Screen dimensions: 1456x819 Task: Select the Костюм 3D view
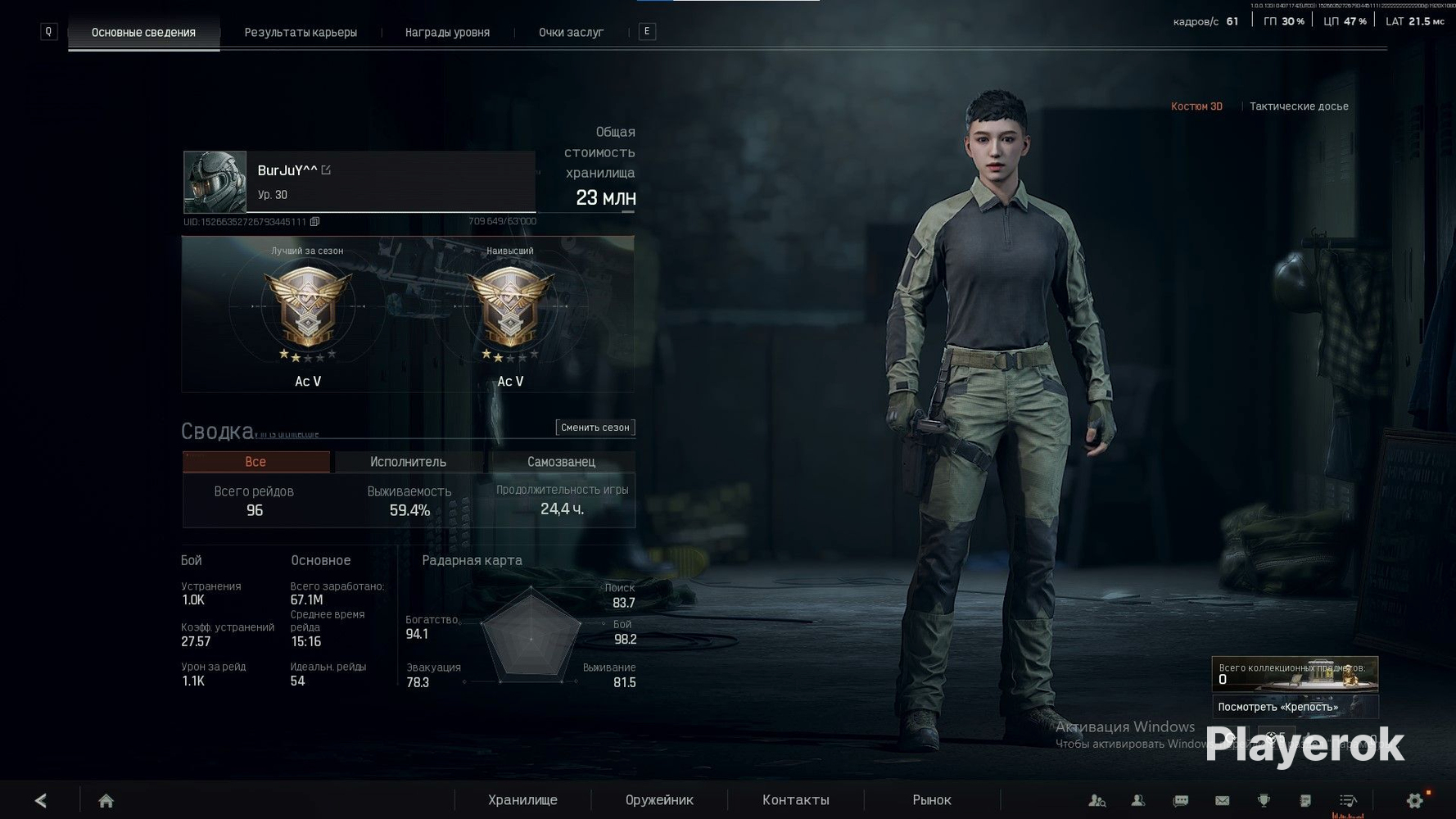click(x=1196, y=106)
